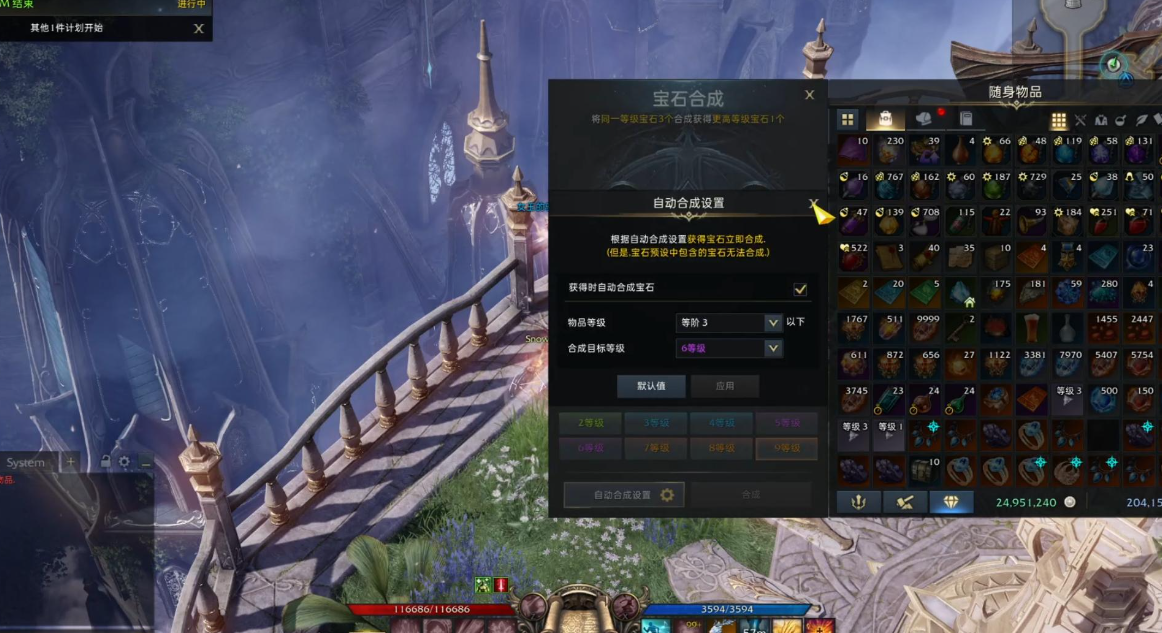This screenshot has width=1162, height=633.
Task: Select the 4等级 gem level button
Action: coord(721,423)
